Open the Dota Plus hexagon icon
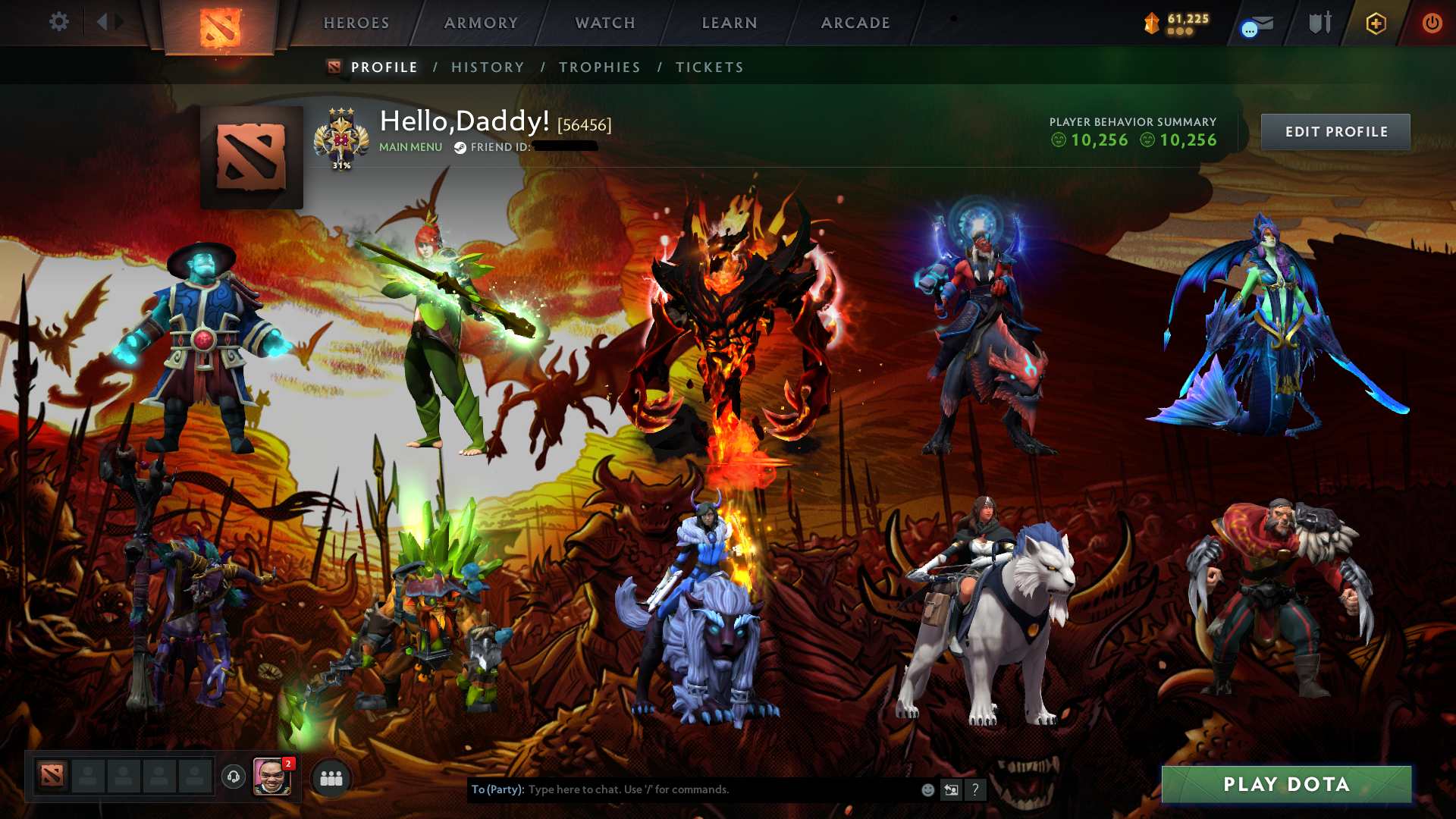The height and width of the screenshot is (819, 1456). (x=1375, y=23)
